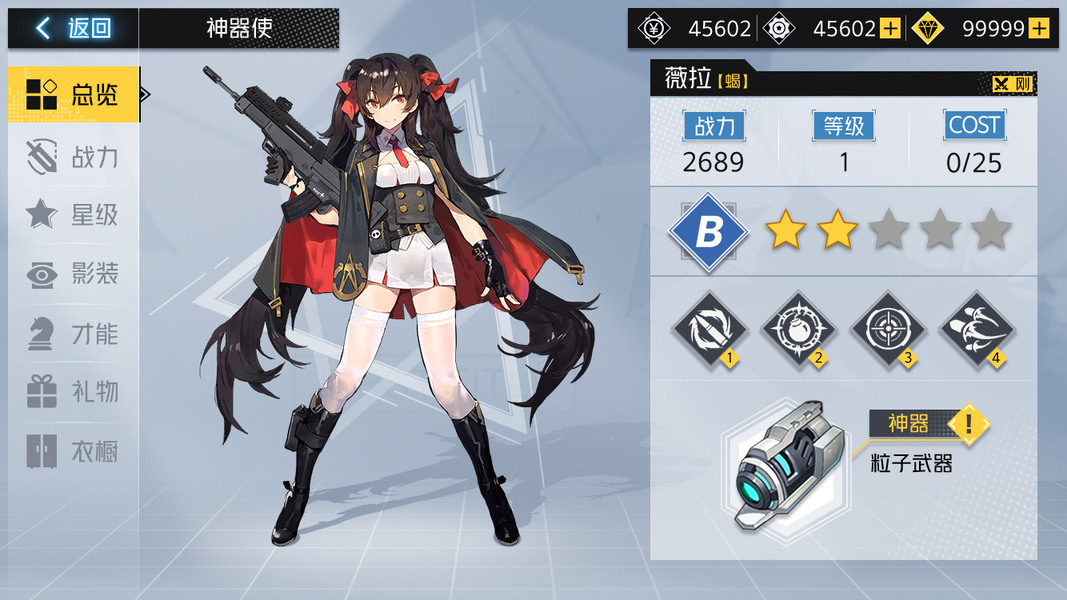Select skill icon number 2

click(x=798, y=328)
